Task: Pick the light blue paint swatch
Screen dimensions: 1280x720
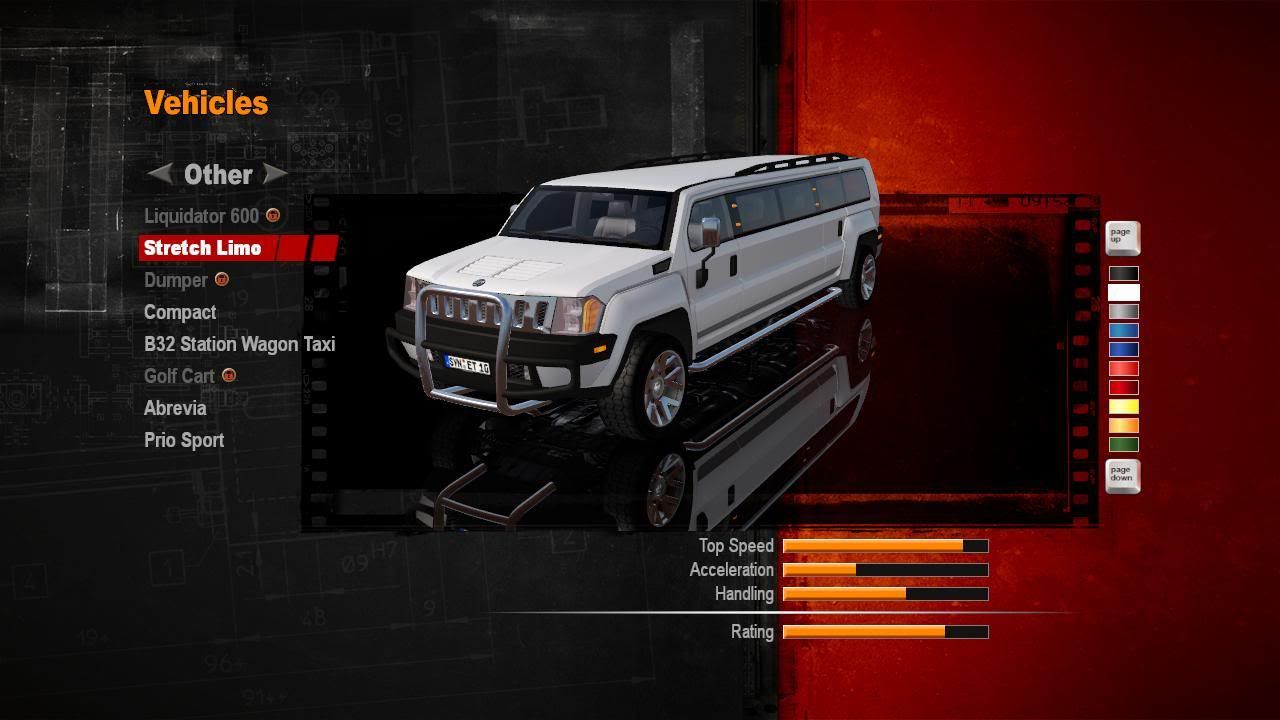Action: 1123,331
